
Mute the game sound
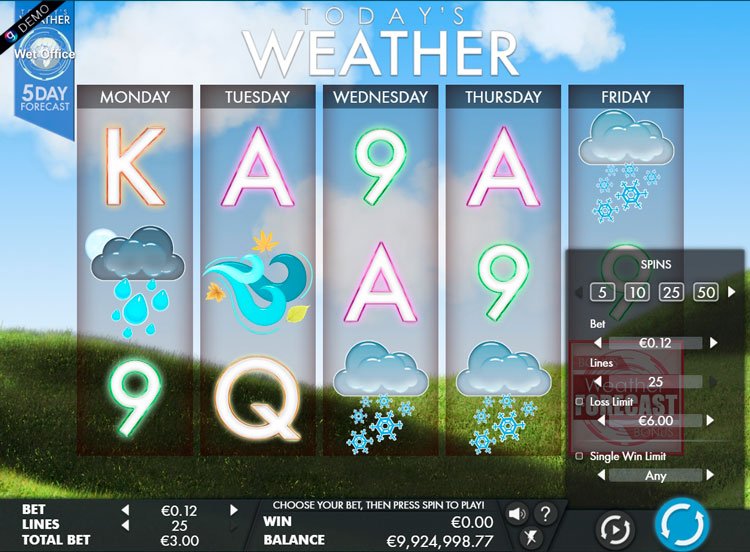tap(516, 514)
